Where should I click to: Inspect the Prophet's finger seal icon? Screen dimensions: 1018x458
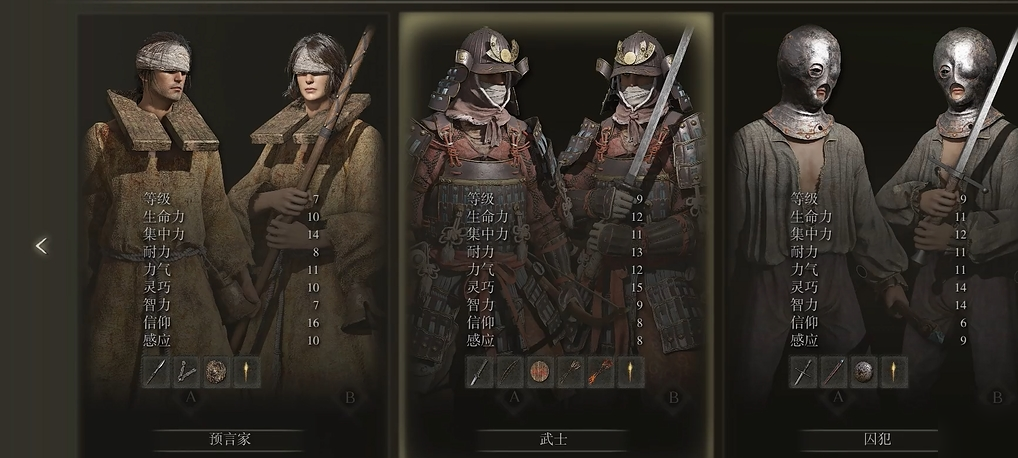(x=186, y=372)
